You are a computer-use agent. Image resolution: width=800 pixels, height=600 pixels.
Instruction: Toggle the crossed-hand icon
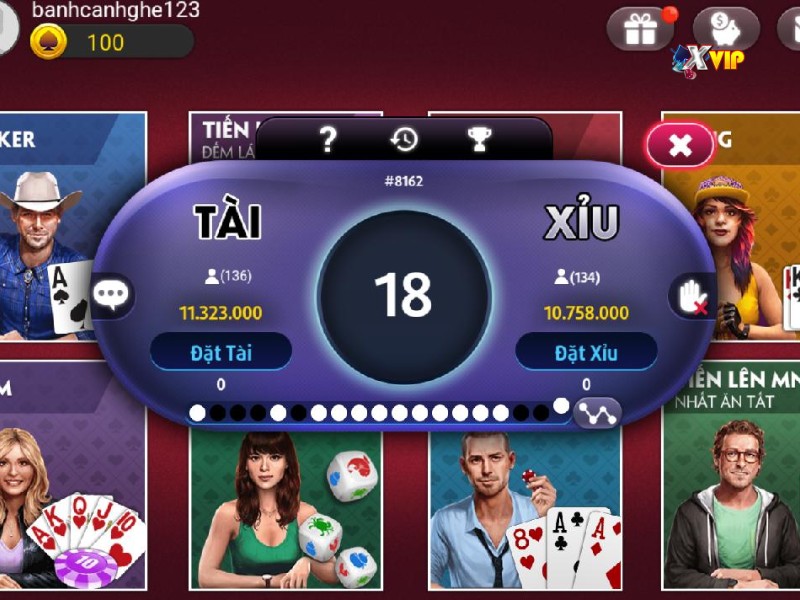coord(690,296)
